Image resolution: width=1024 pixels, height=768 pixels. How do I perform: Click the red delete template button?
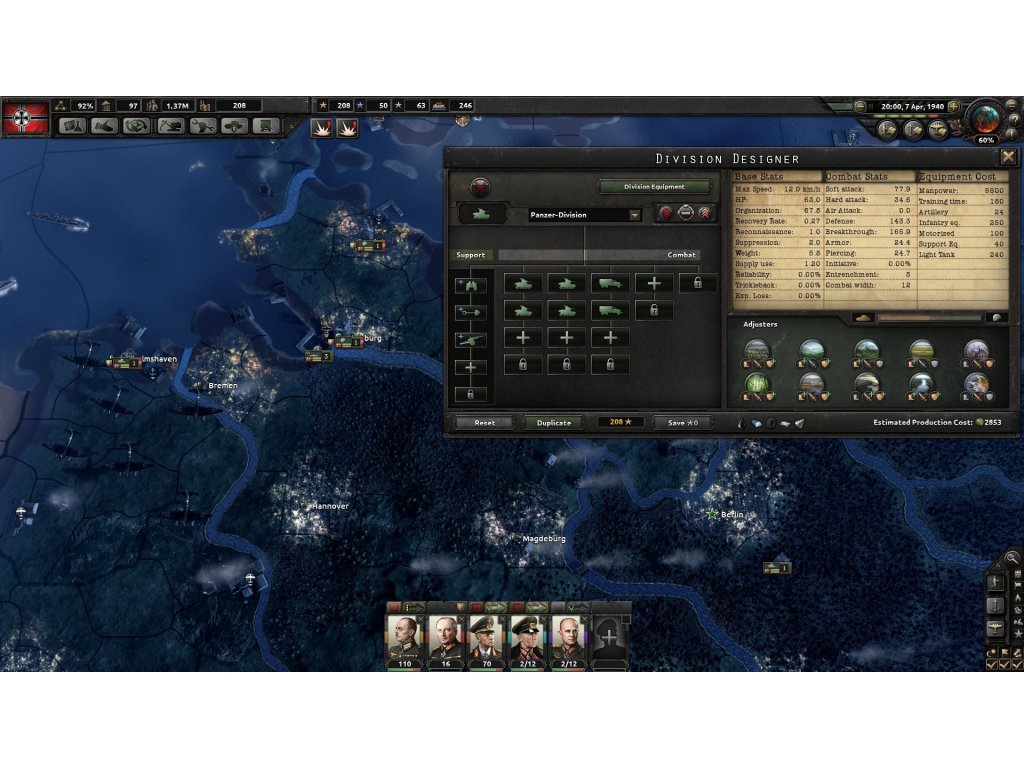pos(482,187)
